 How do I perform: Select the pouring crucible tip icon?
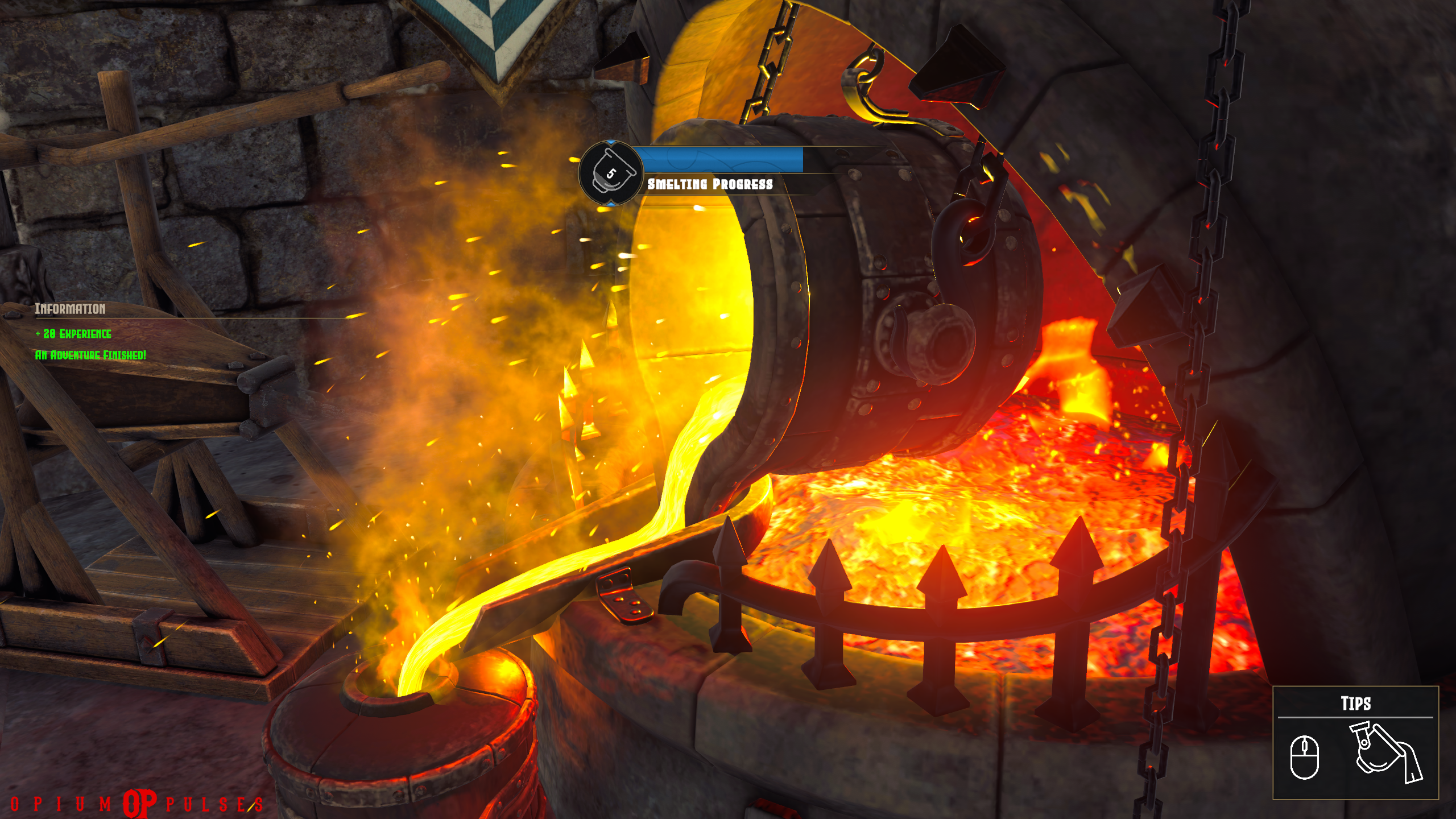click(1385, 752)
